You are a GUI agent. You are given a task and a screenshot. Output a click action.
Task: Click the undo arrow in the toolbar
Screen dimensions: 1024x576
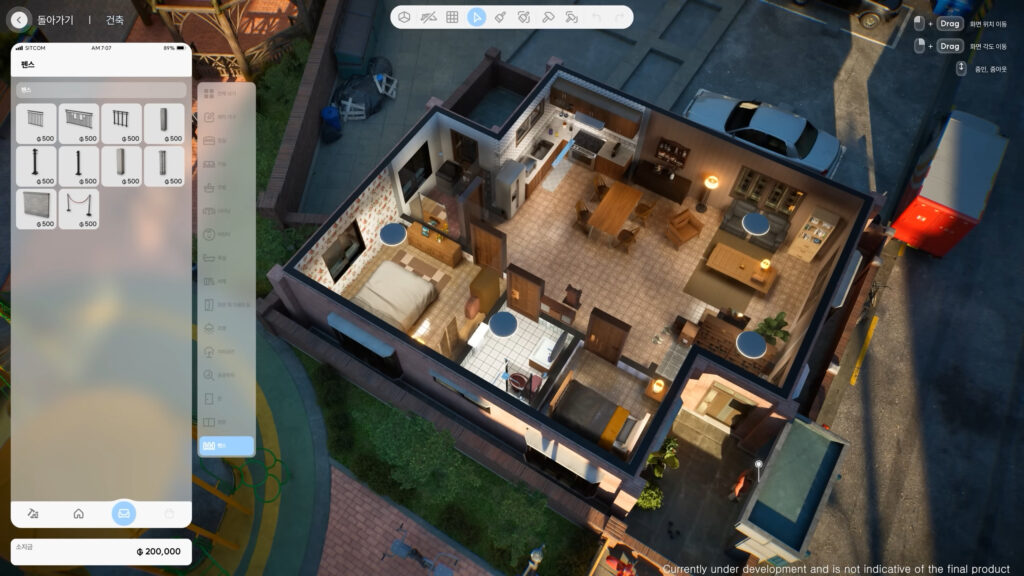(x=597, y=17)
